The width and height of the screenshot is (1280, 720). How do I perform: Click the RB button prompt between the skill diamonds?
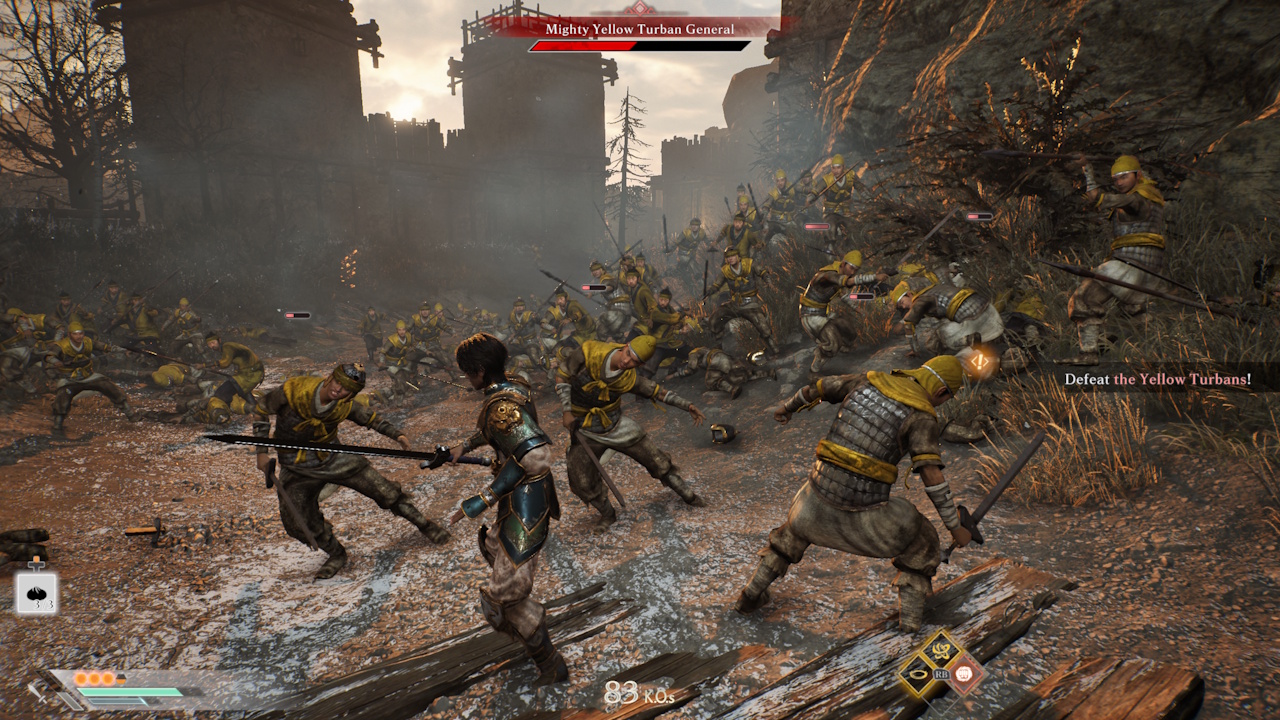tap(941, 674)
